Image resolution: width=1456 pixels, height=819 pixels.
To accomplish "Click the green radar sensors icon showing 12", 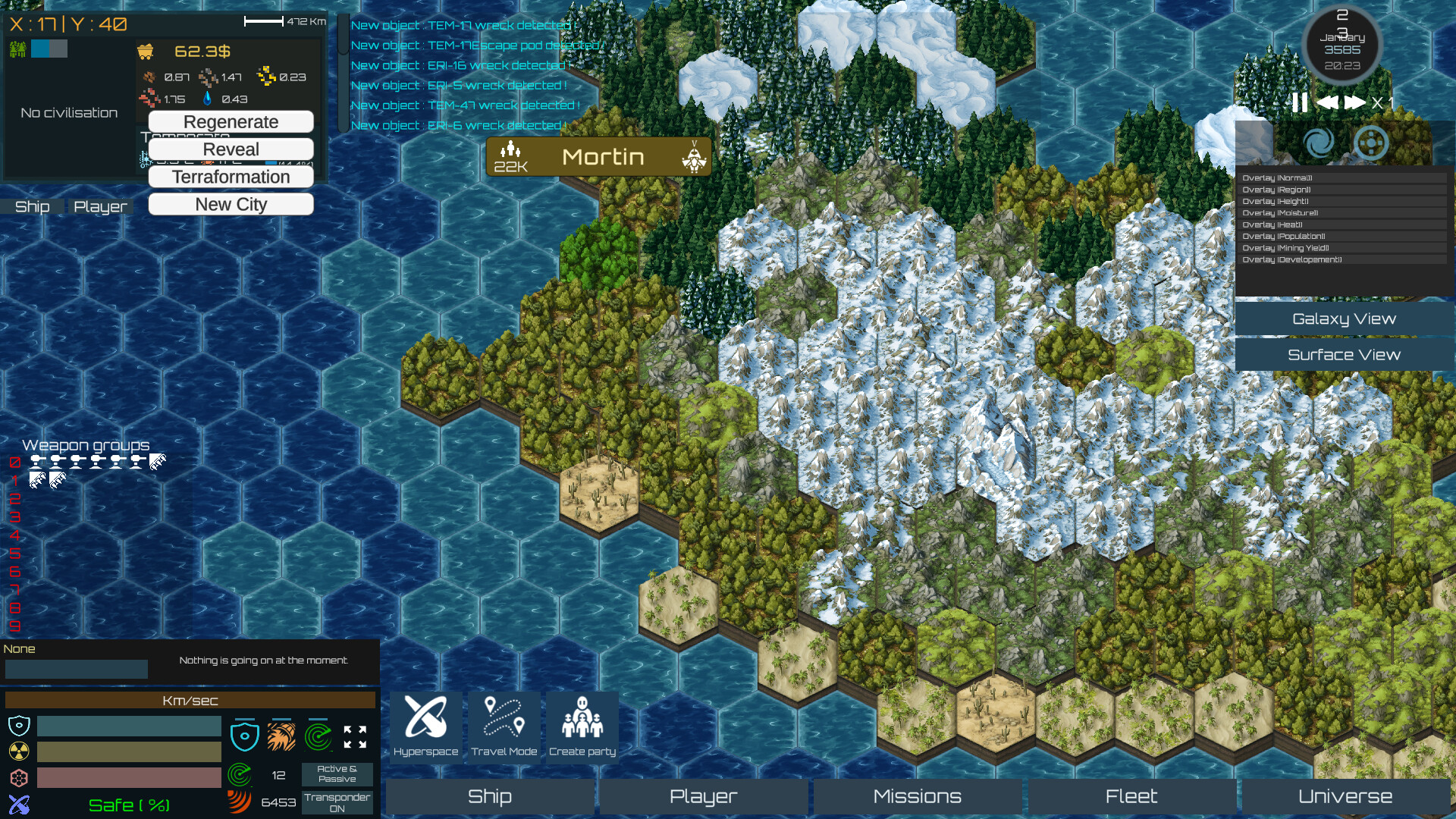I will click(x=240, y=775).
